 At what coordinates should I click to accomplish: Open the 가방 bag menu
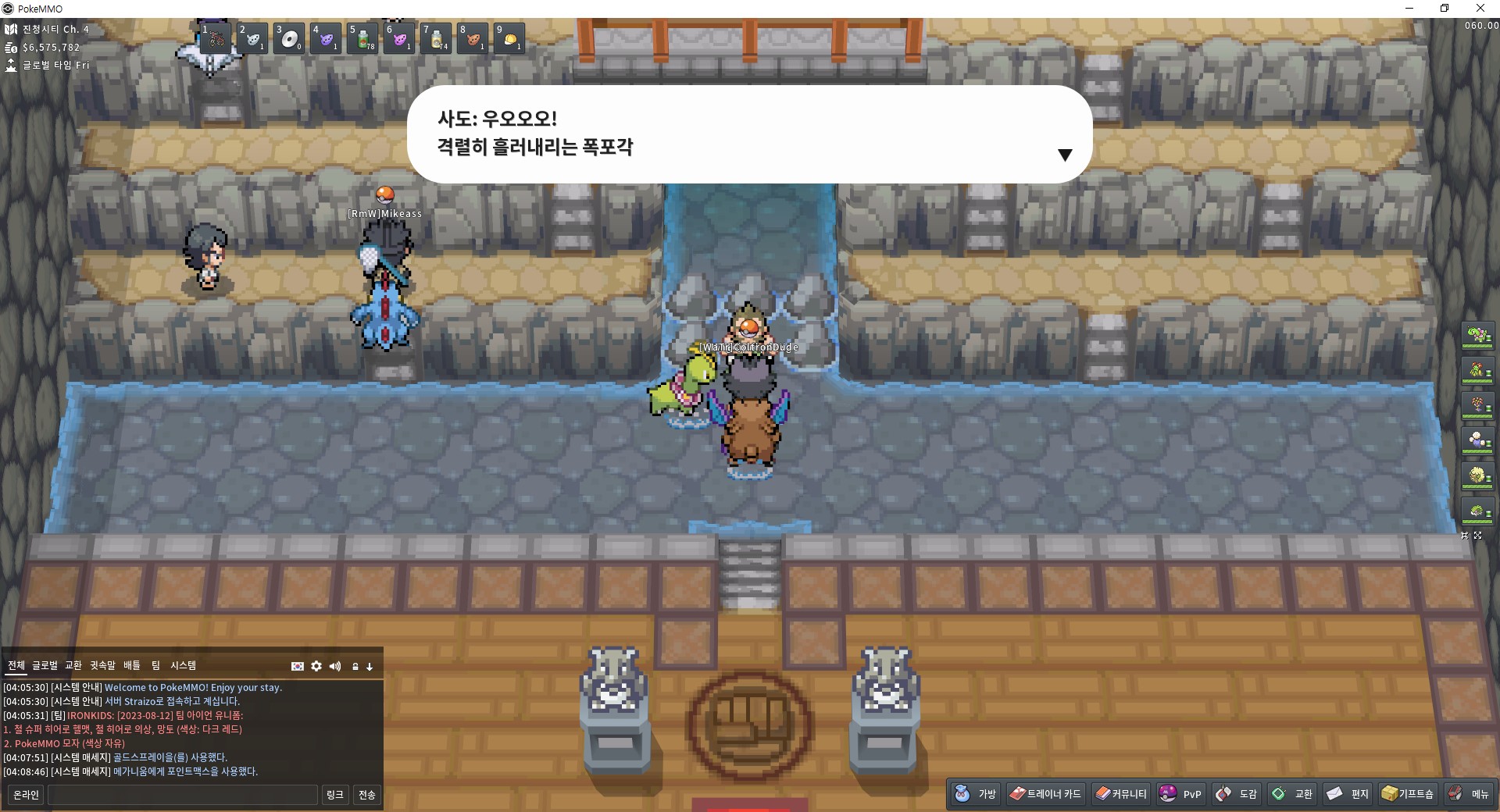point(976,794)
